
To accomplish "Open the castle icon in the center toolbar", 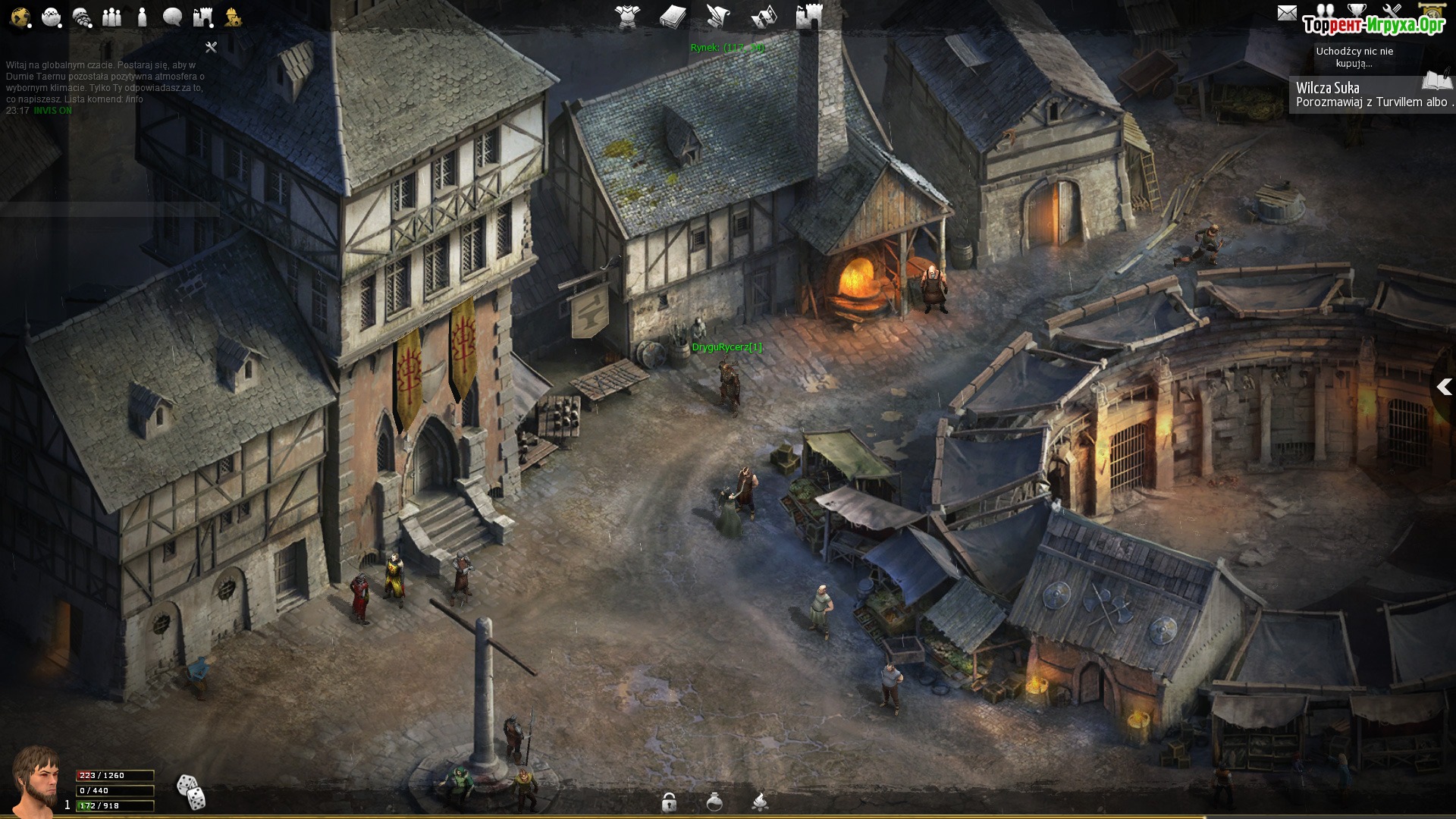I will (809, 17).
